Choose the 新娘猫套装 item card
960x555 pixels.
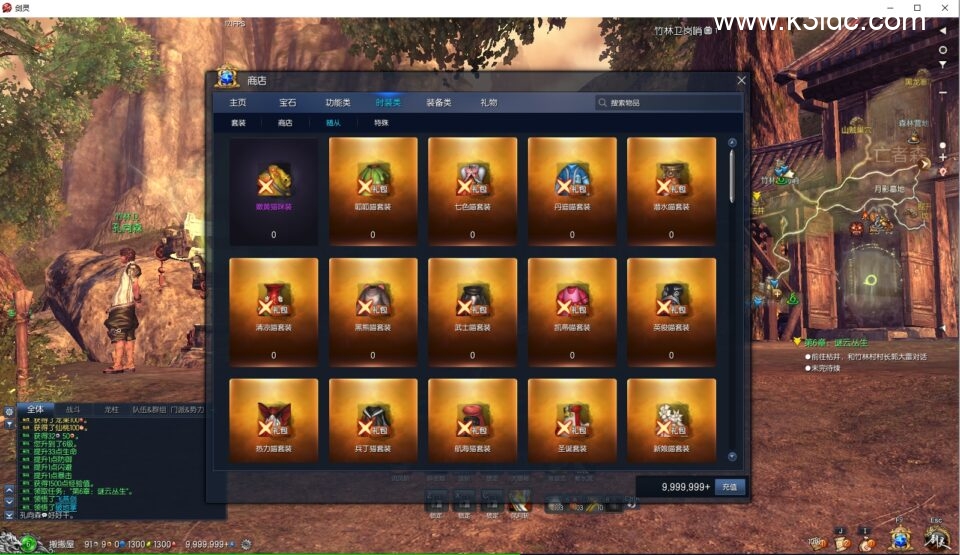coord(671,421)
